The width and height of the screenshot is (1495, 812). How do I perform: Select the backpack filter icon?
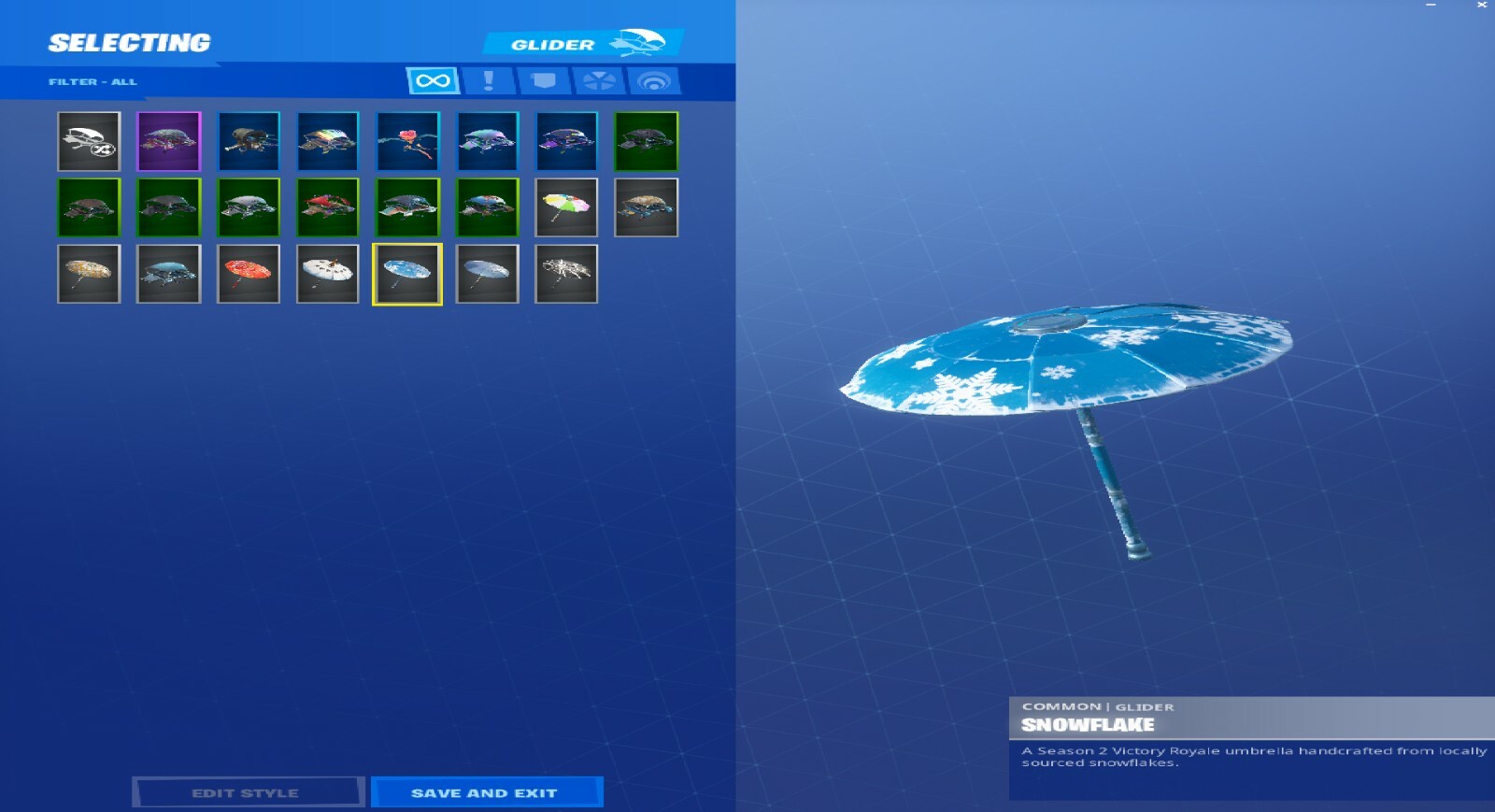coord(543,80)
